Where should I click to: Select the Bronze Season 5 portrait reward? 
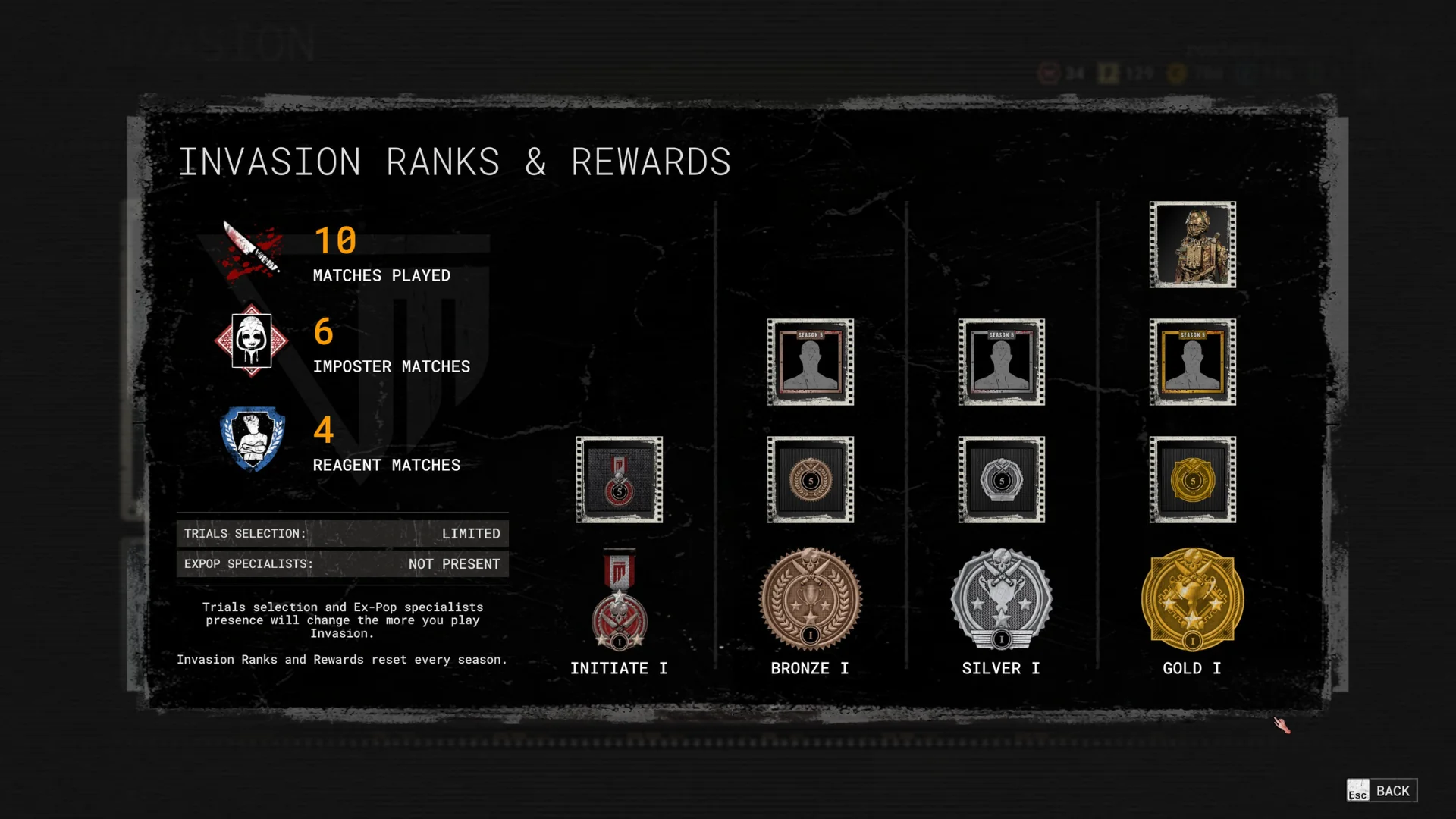click(x=810, y=362)
